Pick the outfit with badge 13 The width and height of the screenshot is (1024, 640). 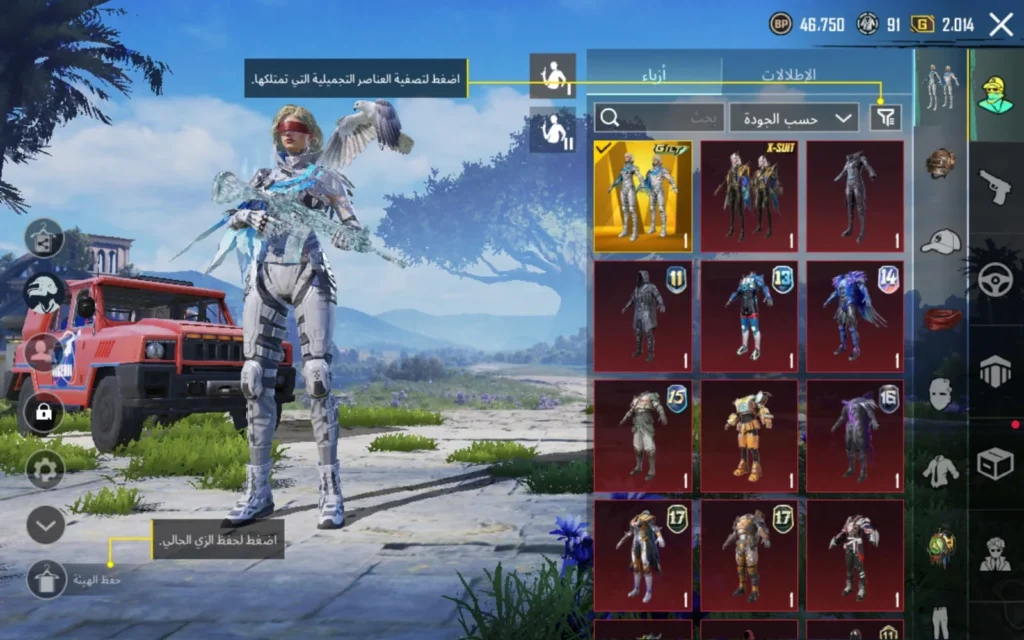click(x=749, y=317)
